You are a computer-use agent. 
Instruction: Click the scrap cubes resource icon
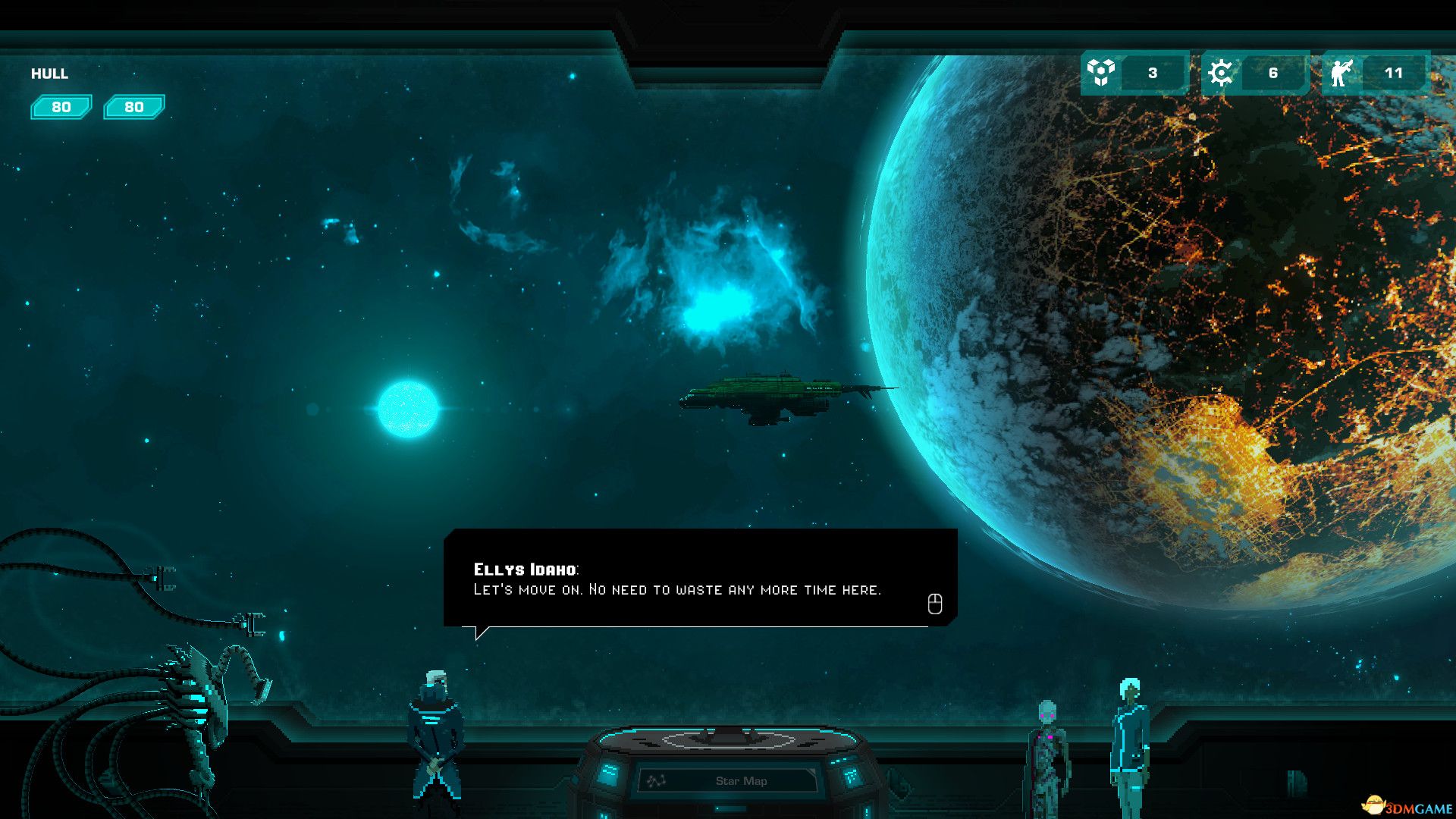[1100, 73]
